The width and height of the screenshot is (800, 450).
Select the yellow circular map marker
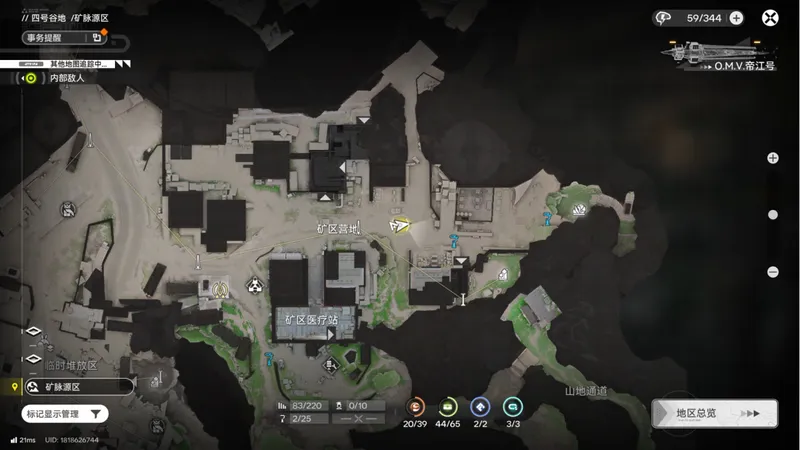point(220,288)
